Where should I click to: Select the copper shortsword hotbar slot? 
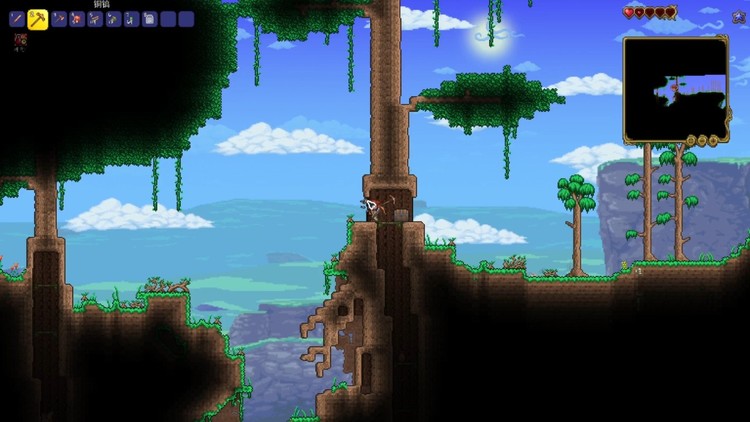point(16,19)
